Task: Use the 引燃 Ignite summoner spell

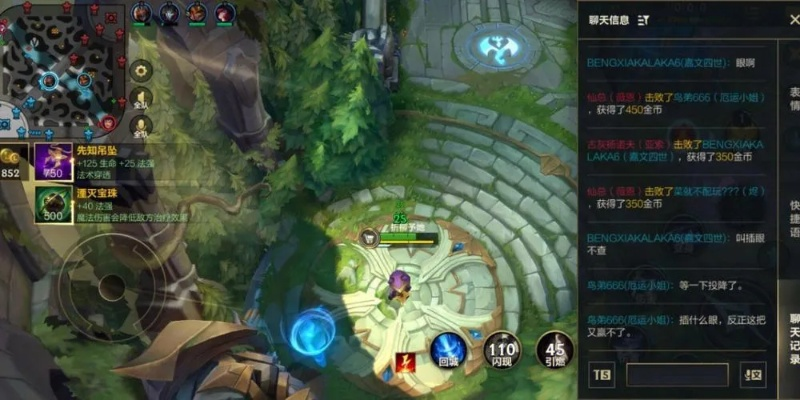Action: (x=554, y=350)
